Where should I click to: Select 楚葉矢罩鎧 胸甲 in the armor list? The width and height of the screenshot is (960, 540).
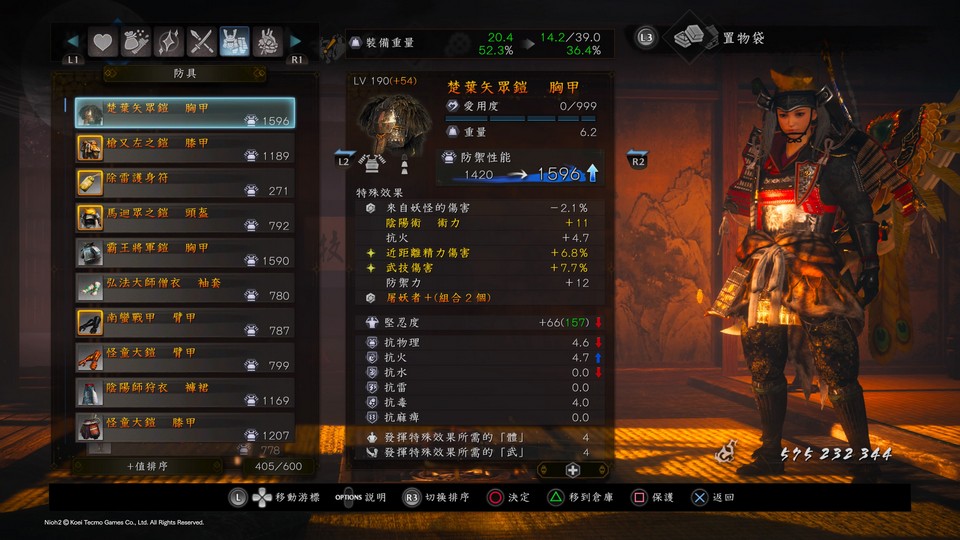185,113
